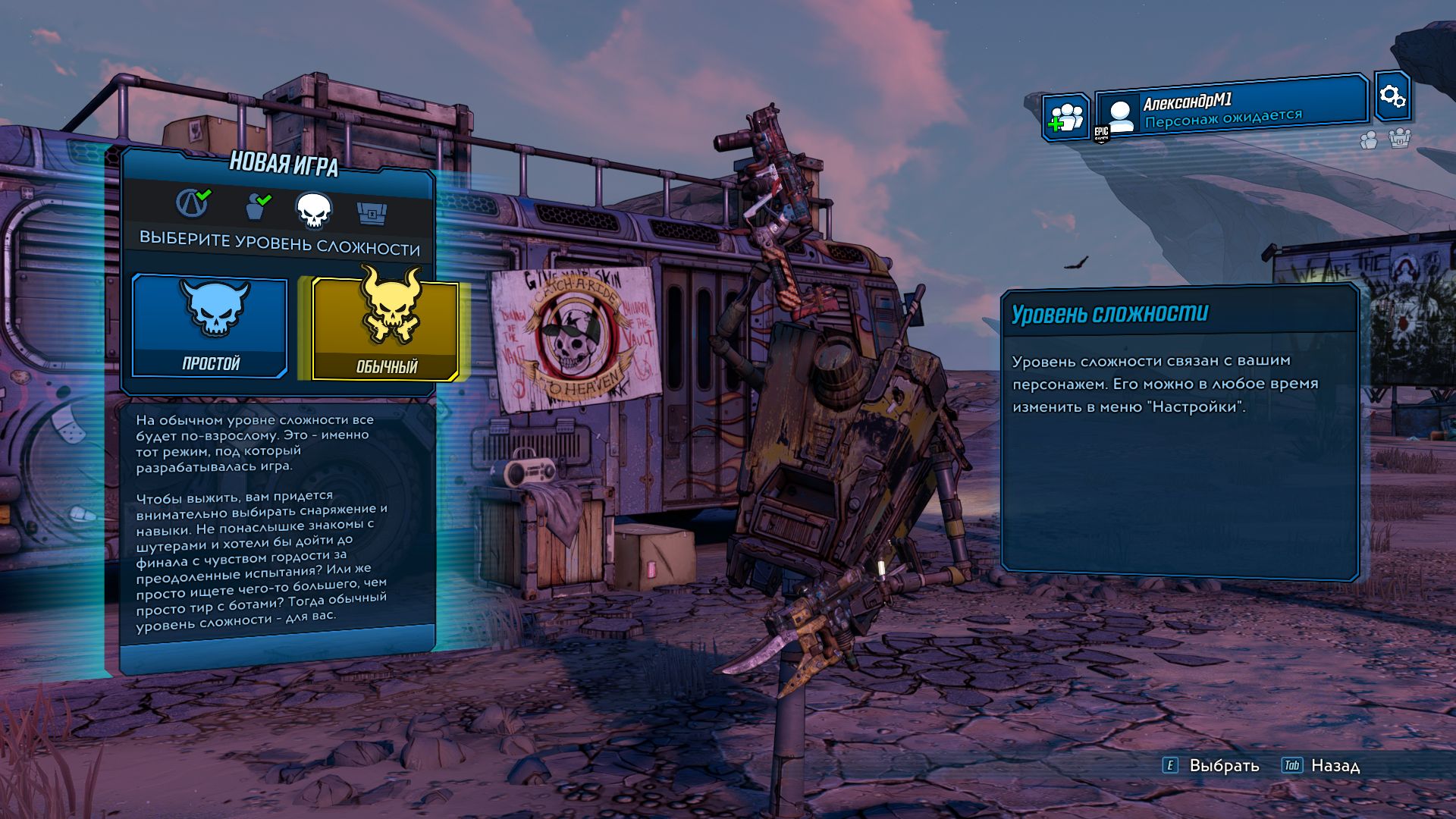Image resolution: width=1456 pixels, height=819 pixels.
Task: Jump to the chest step icon
Action: [x=372, y=213]
